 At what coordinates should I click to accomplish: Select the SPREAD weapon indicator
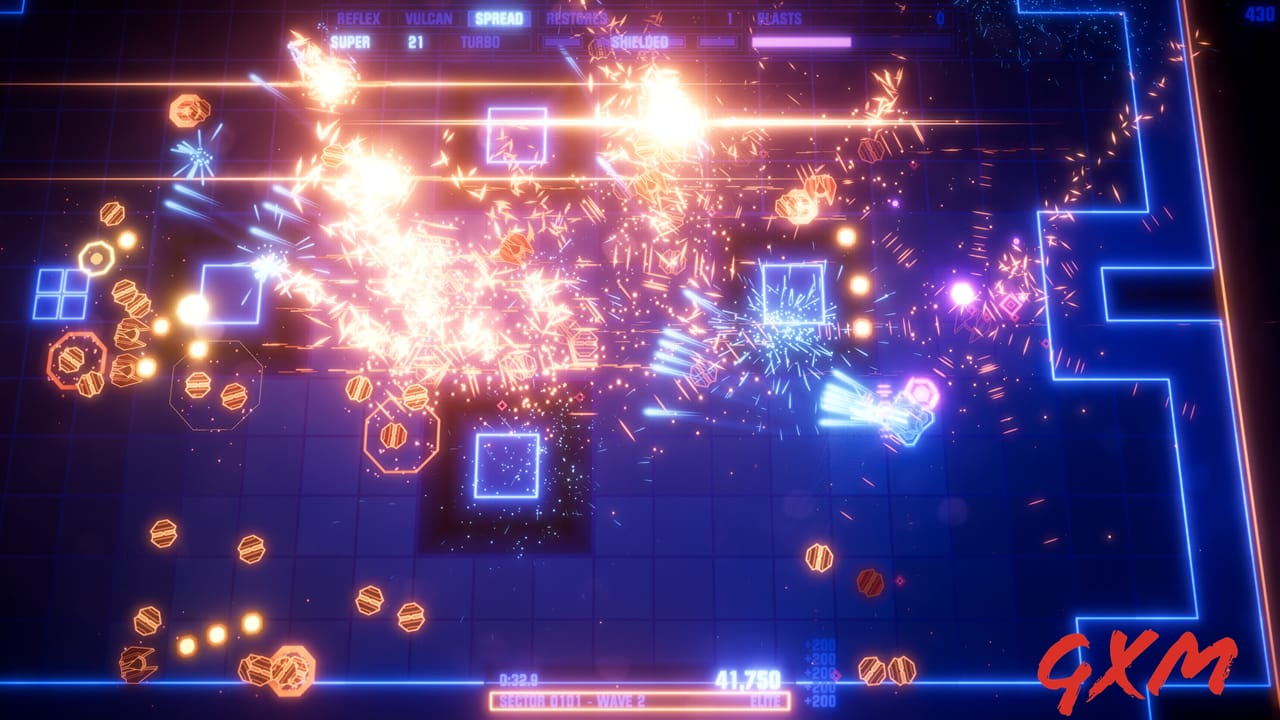tap(500, 16)
